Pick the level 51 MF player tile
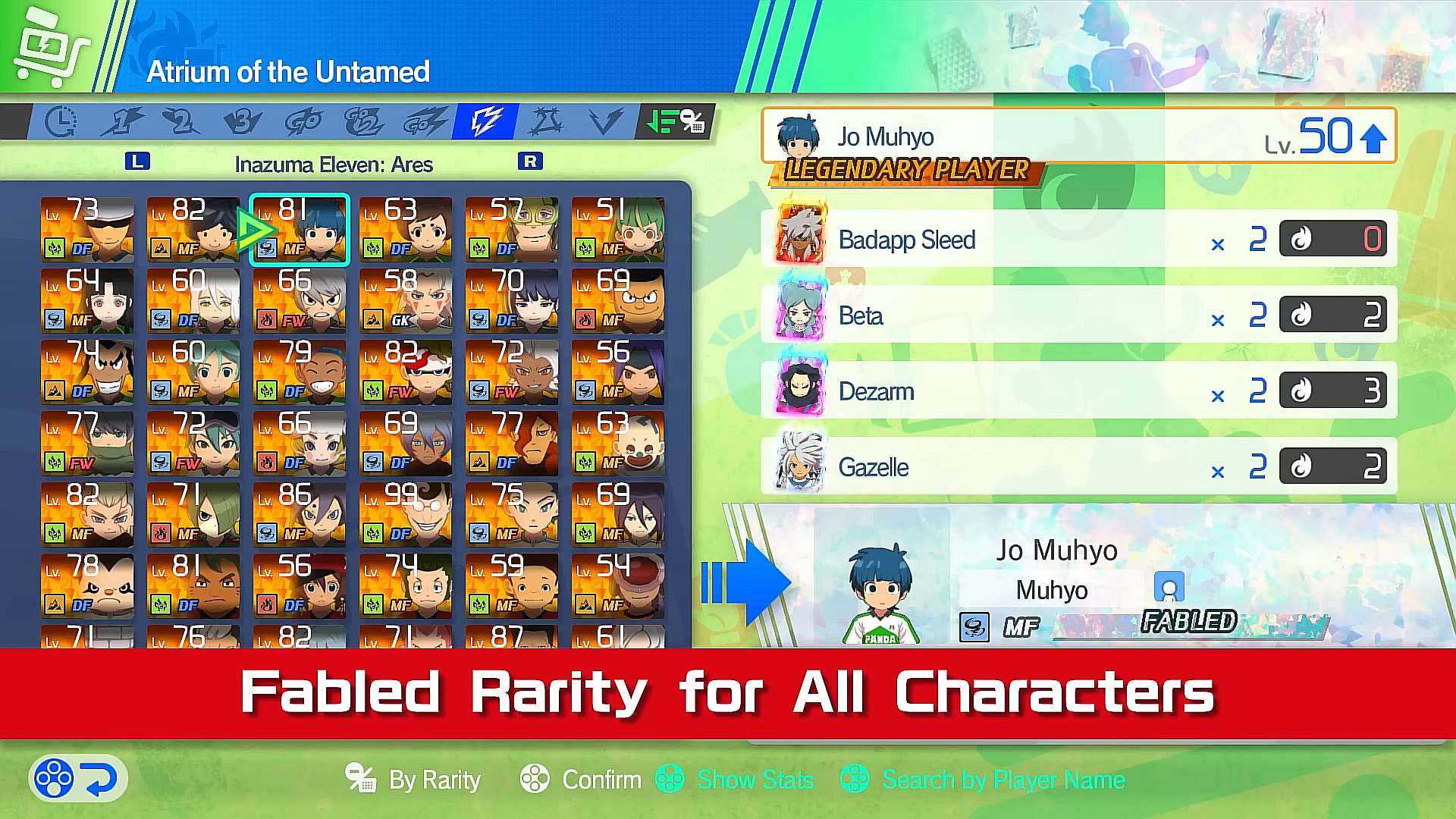The image size is (1456, 819). pyautogui.click(x=618, y=229)
